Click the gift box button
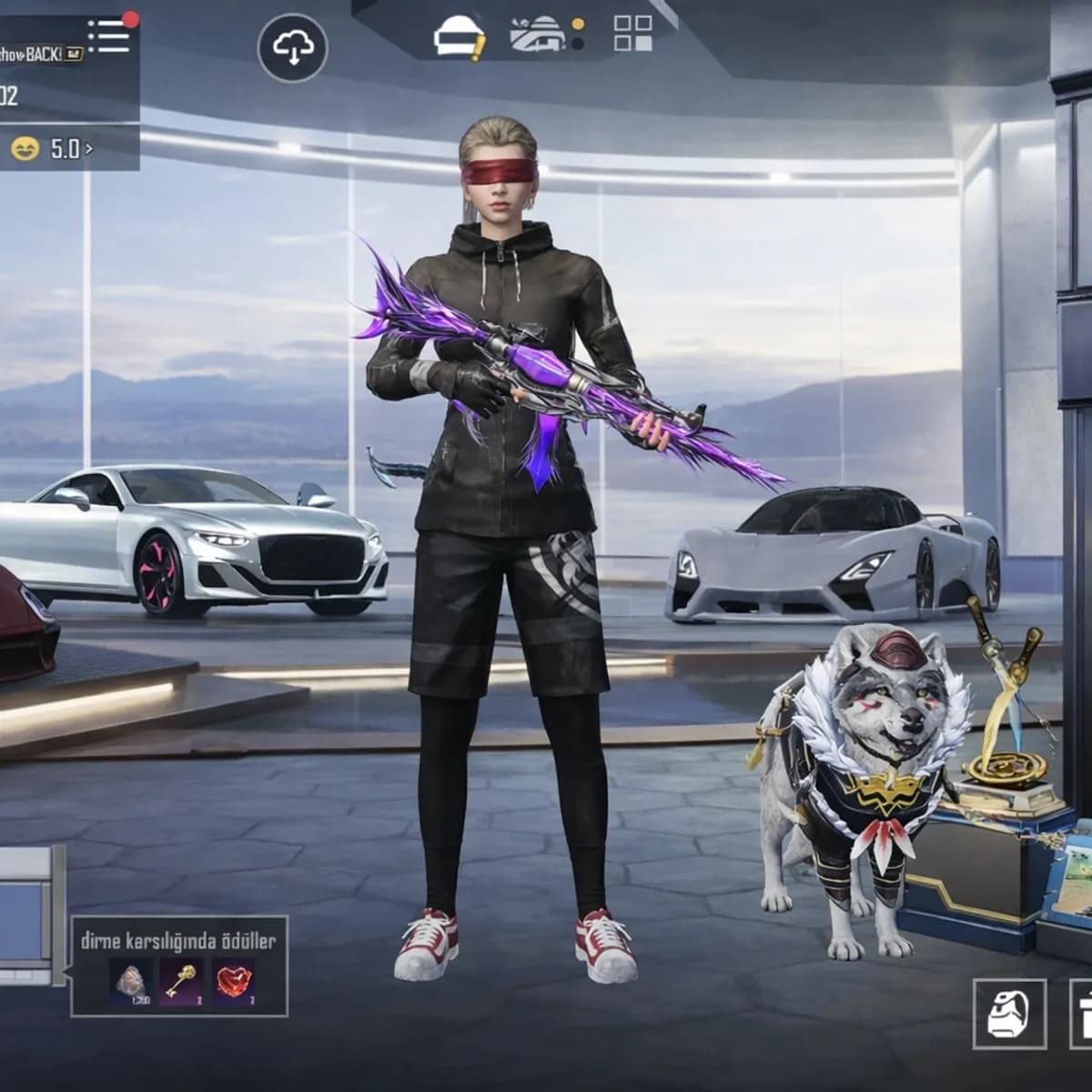The height and width of the screenshot is (1092, 1092). point(1081,1011)
